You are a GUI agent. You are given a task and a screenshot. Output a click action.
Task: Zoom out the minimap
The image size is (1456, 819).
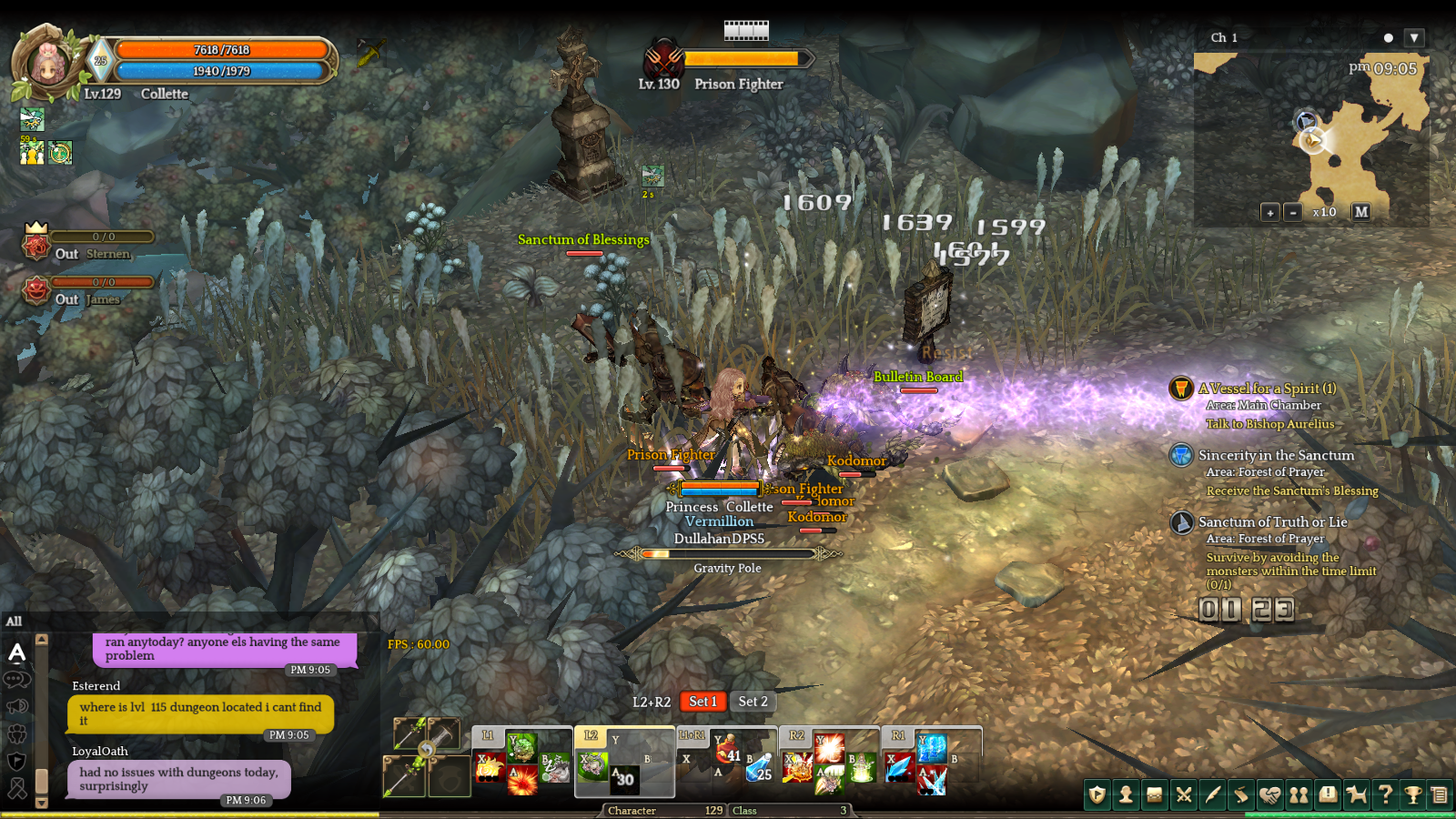coord(1293,212)
